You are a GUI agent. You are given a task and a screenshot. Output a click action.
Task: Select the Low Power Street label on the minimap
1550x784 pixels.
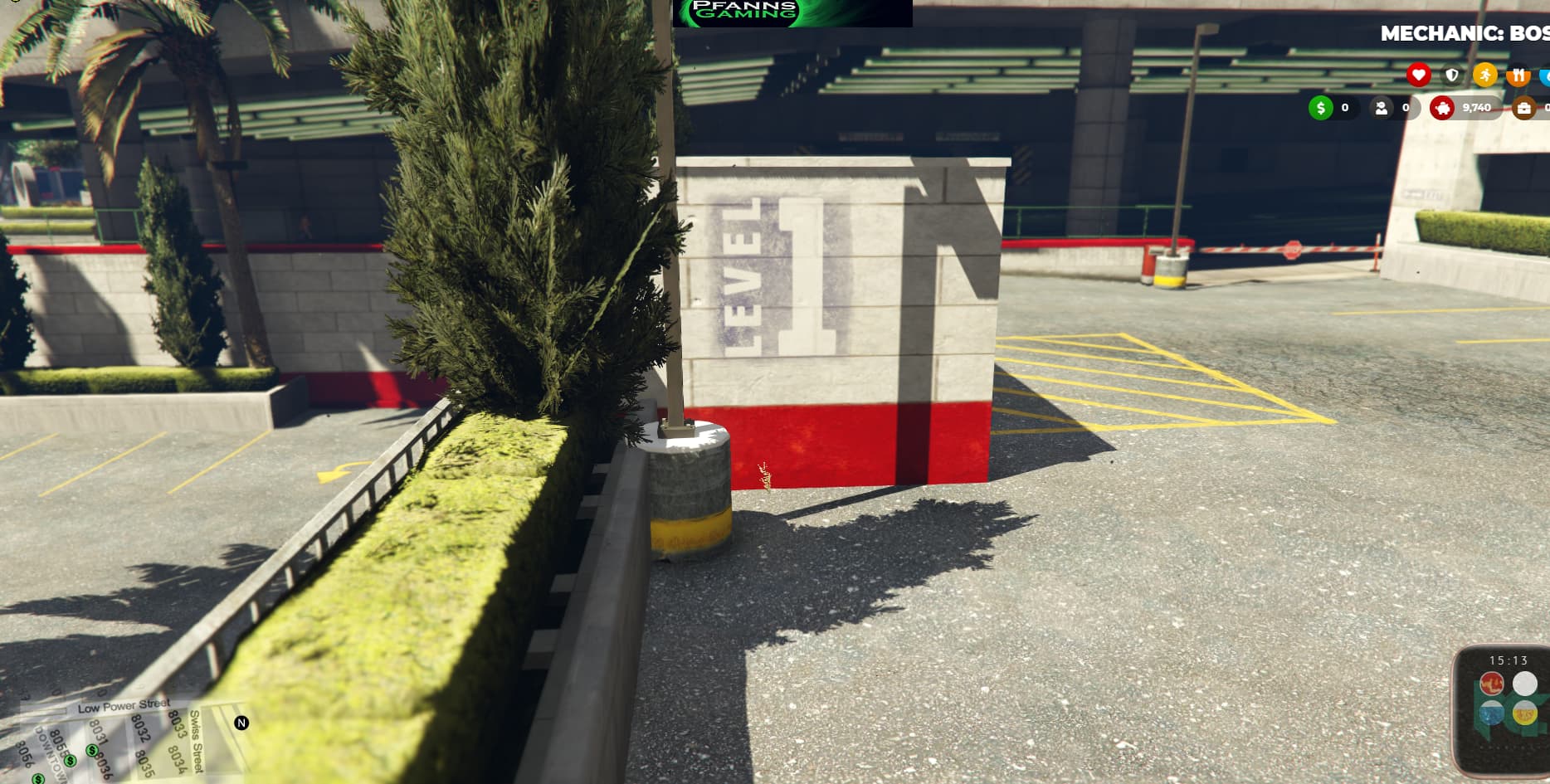123,704
